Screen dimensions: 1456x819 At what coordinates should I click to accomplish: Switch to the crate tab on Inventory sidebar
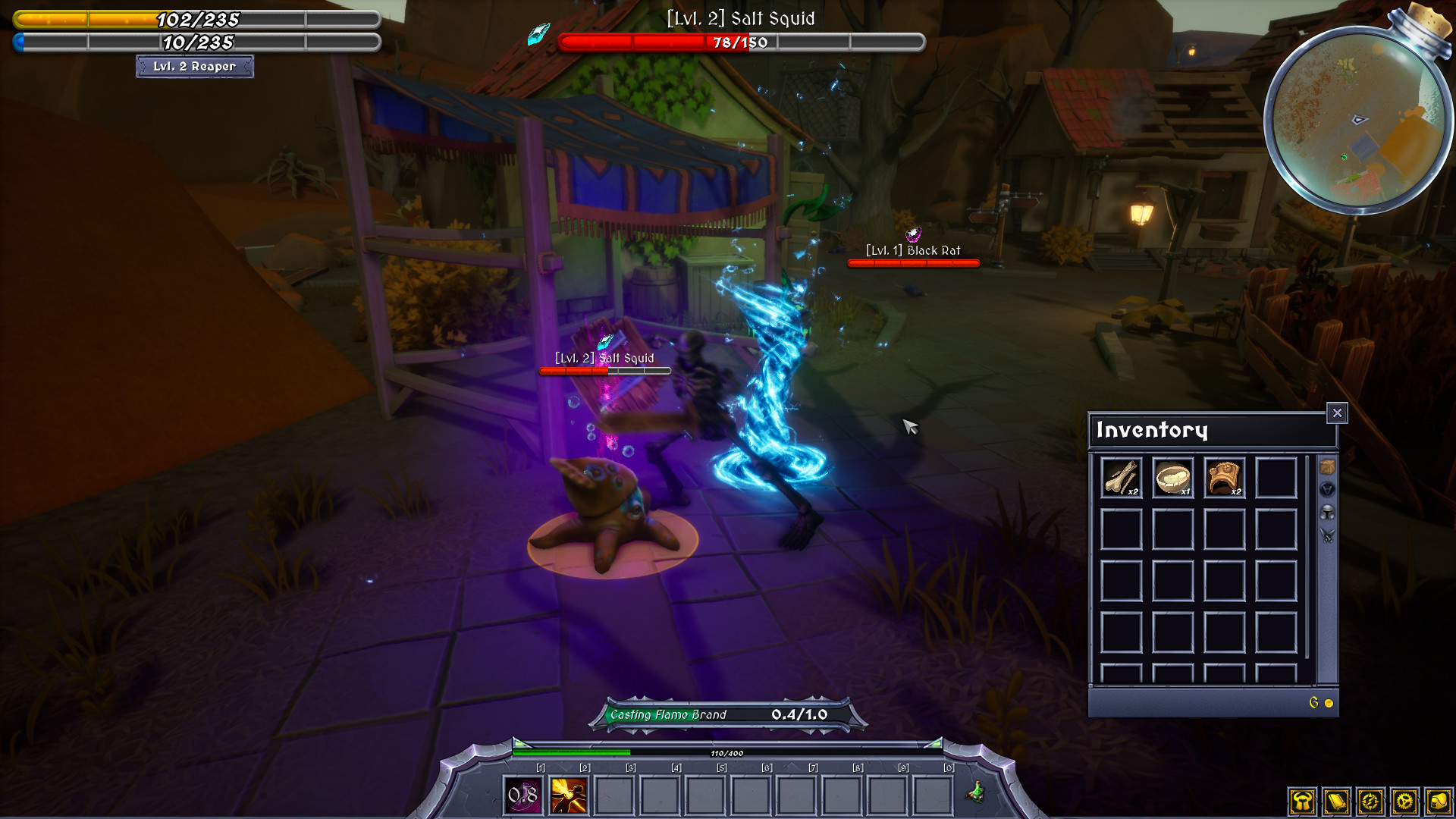click(1327, 466)
